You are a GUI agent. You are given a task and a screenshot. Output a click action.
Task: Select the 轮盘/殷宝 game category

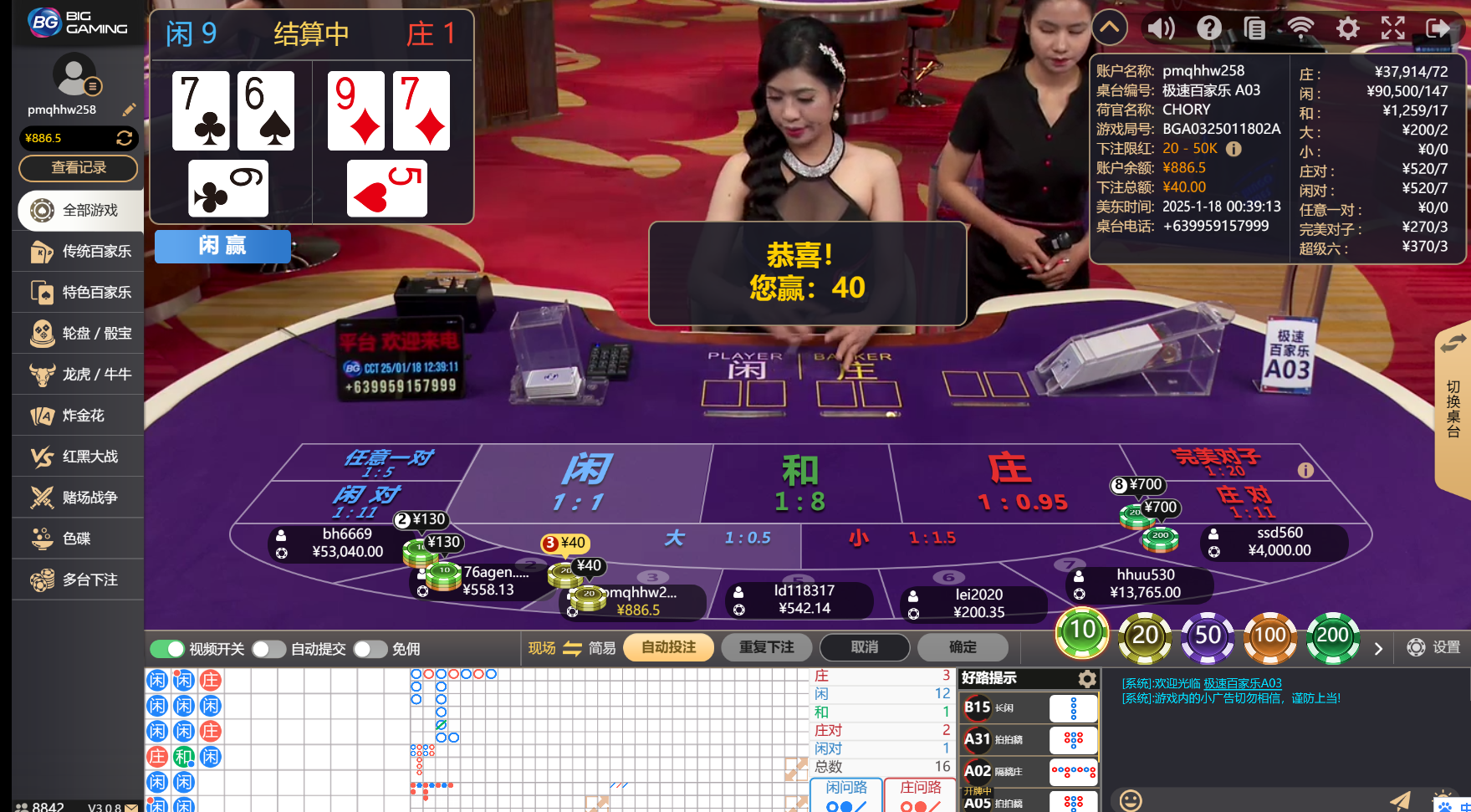coord(78,333)
